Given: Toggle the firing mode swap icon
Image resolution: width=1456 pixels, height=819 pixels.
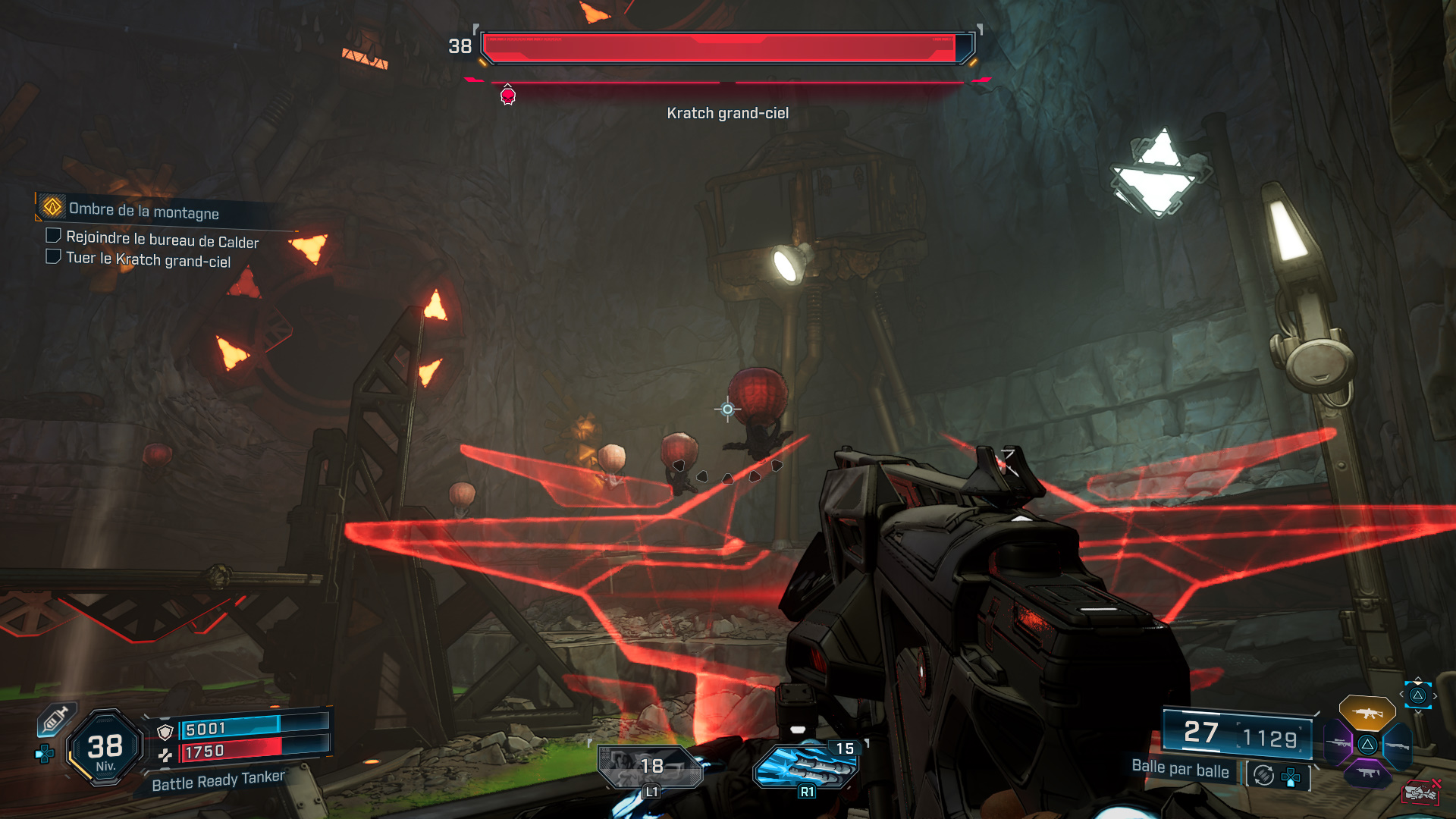Looking at the screenshot, I should tap(1263, 775).
